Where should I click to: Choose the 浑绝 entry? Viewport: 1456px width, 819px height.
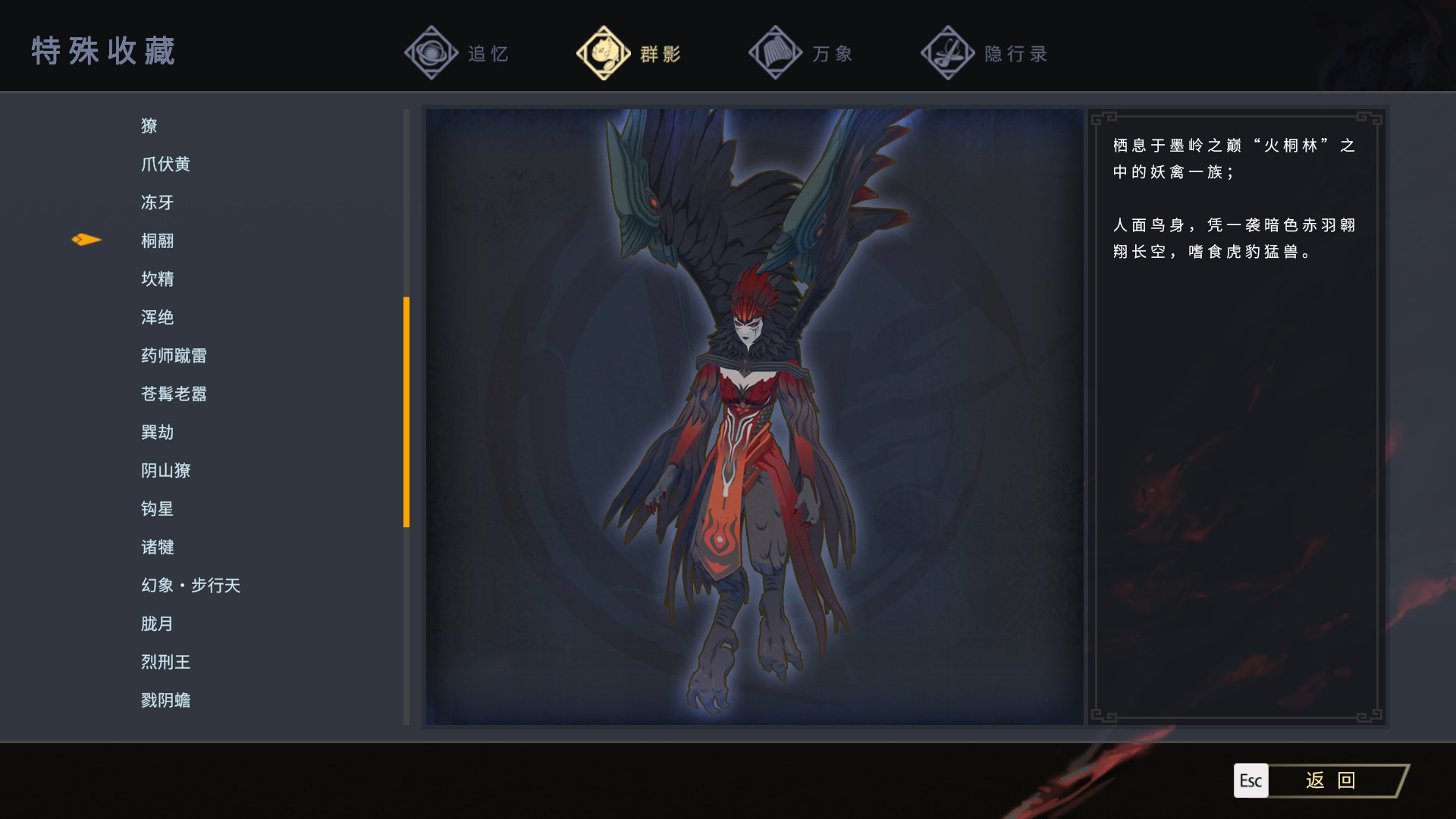(x=157, y=317)
